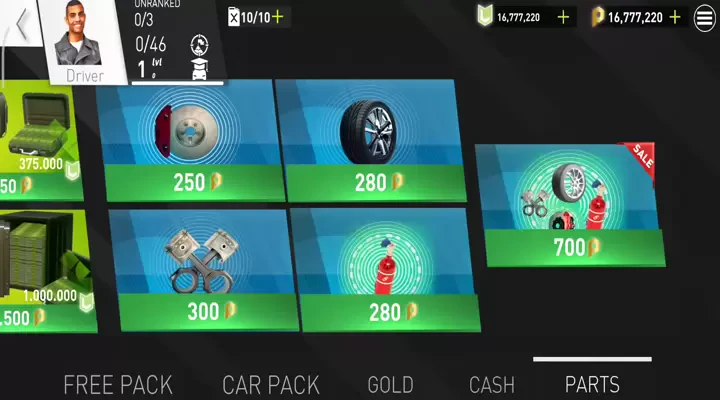This screenshot has height=400, width=720.
Task: Add more gold with the plus button
Action: tap(675, 17)
